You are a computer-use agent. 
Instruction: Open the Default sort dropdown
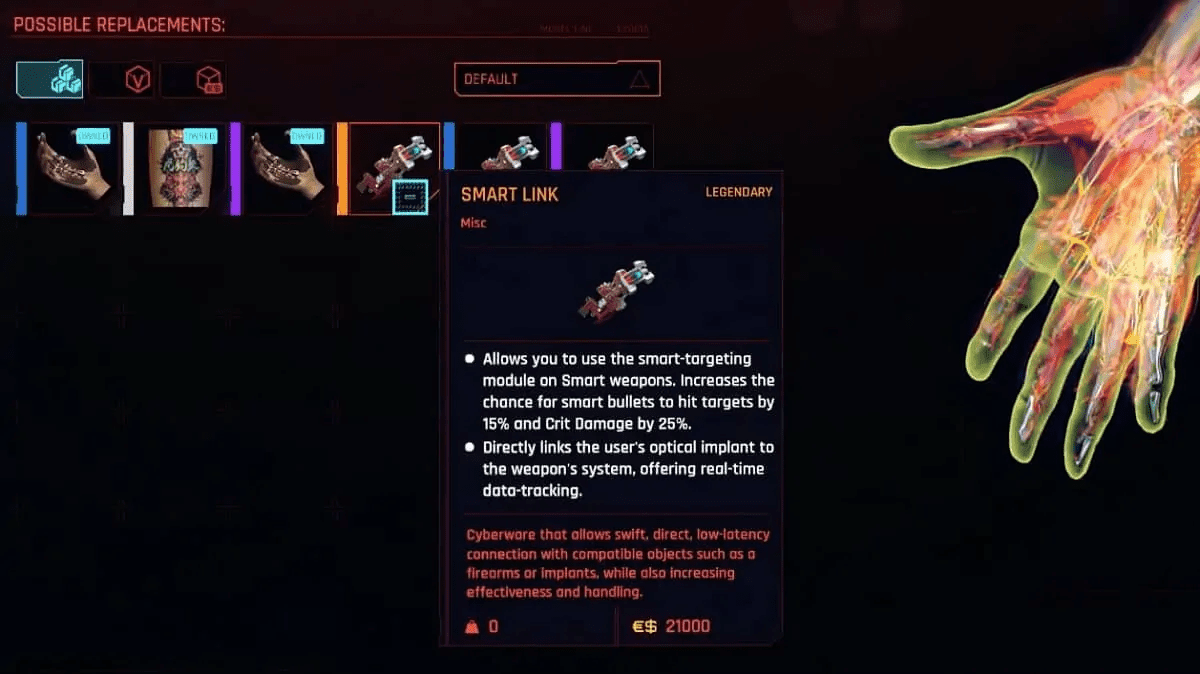point(556,79)
